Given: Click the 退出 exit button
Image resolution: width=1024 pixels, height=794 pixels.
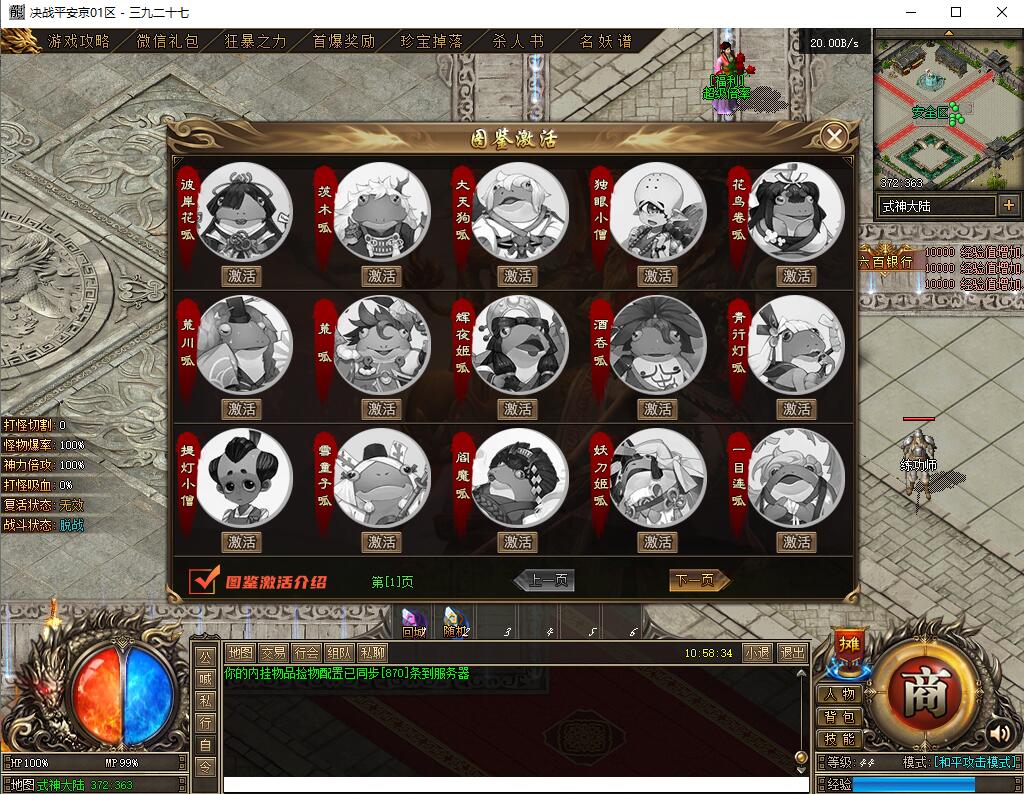Looking at the screenshot, I should click(792, 653).
